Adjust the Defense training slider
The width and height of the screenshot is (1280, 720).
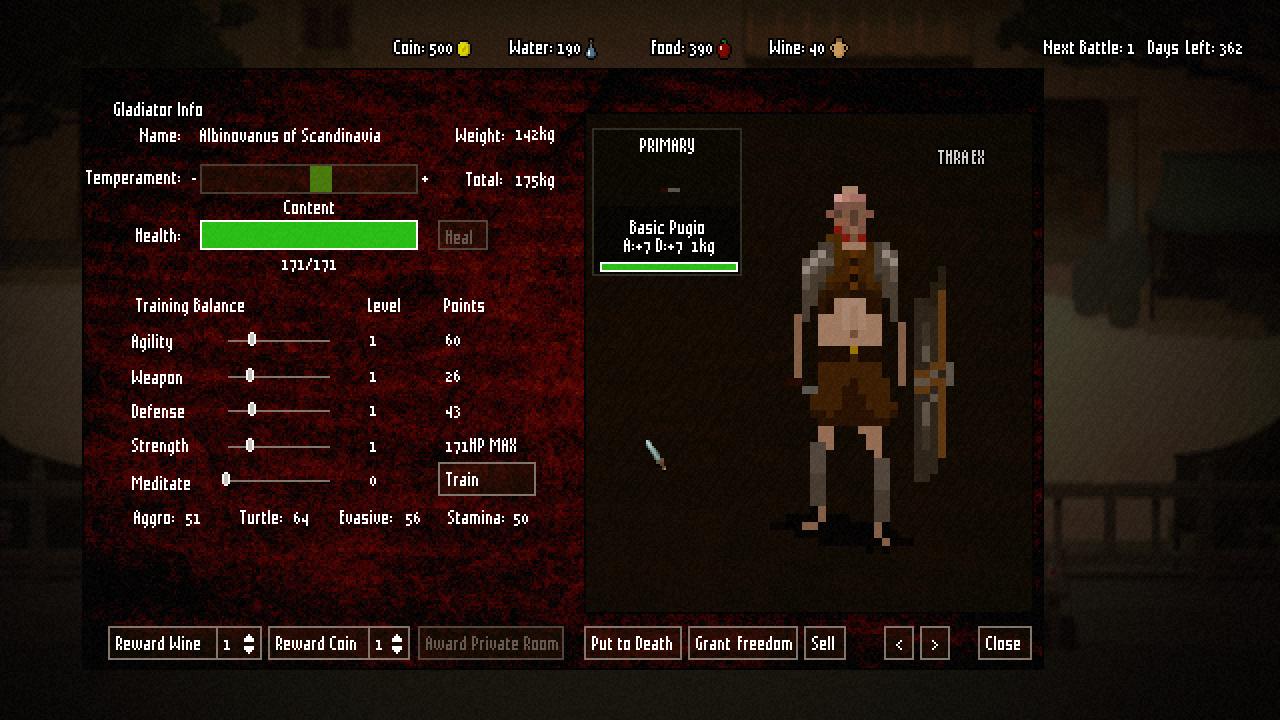(x=252, y=410)
